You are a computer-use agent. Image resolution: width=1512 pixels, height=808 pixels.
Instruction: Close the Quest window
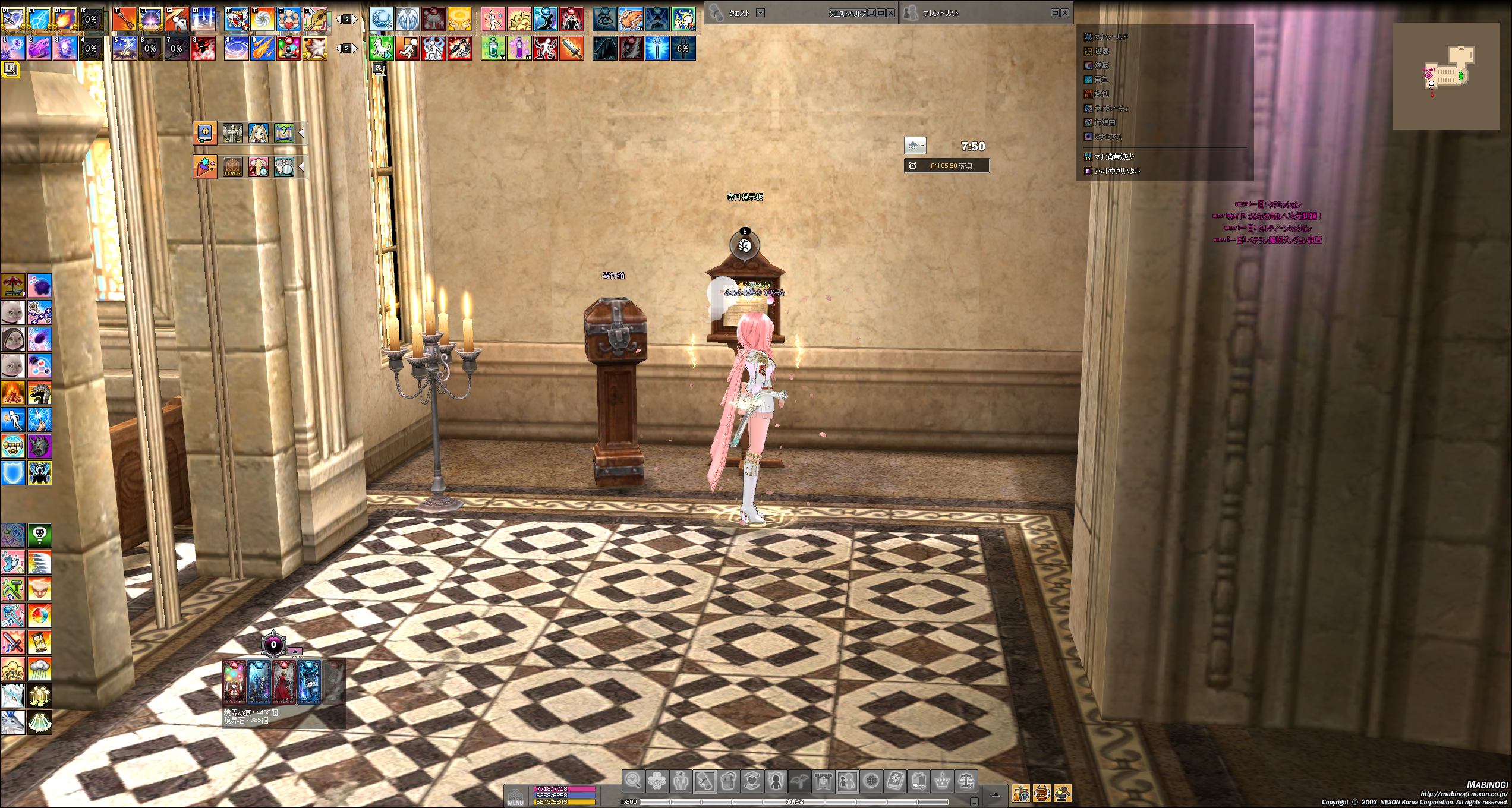tap(891, 12)
